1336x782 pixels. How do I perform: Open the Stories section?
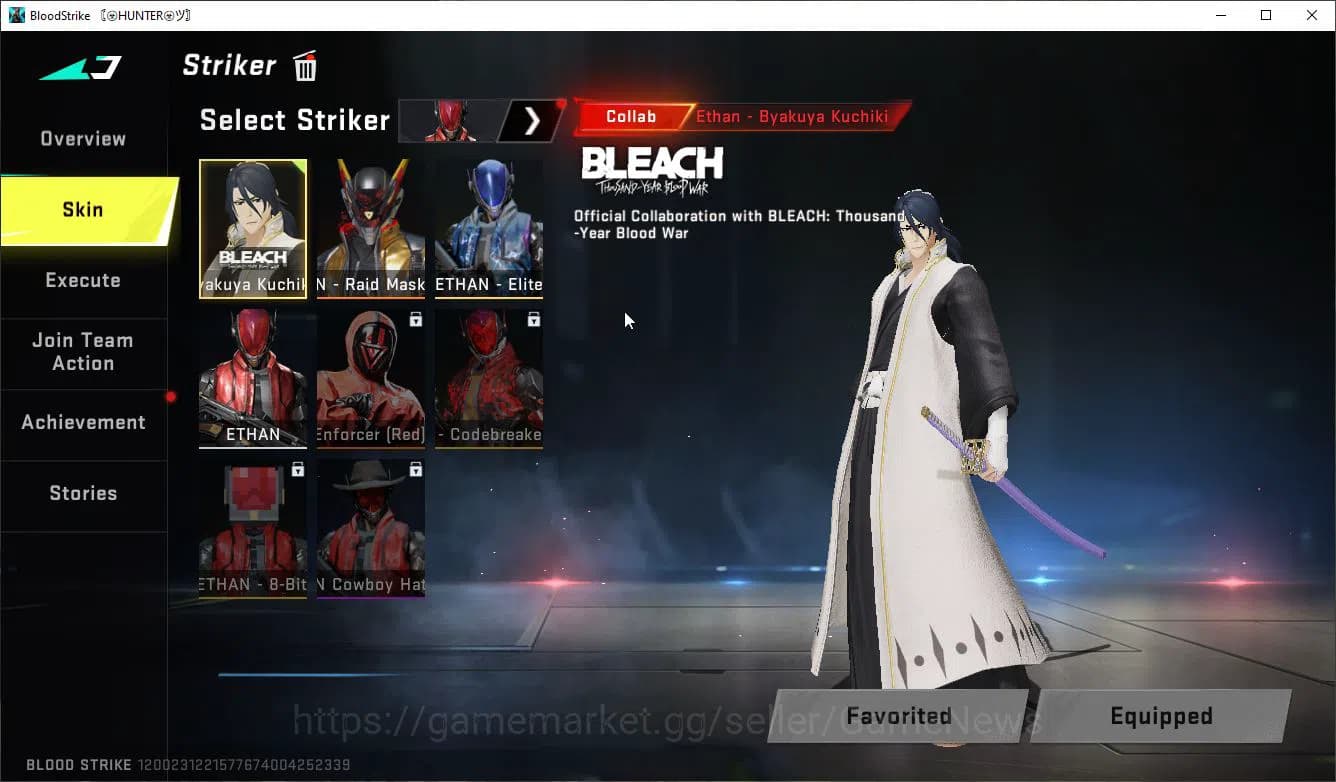tap(82, 492)
